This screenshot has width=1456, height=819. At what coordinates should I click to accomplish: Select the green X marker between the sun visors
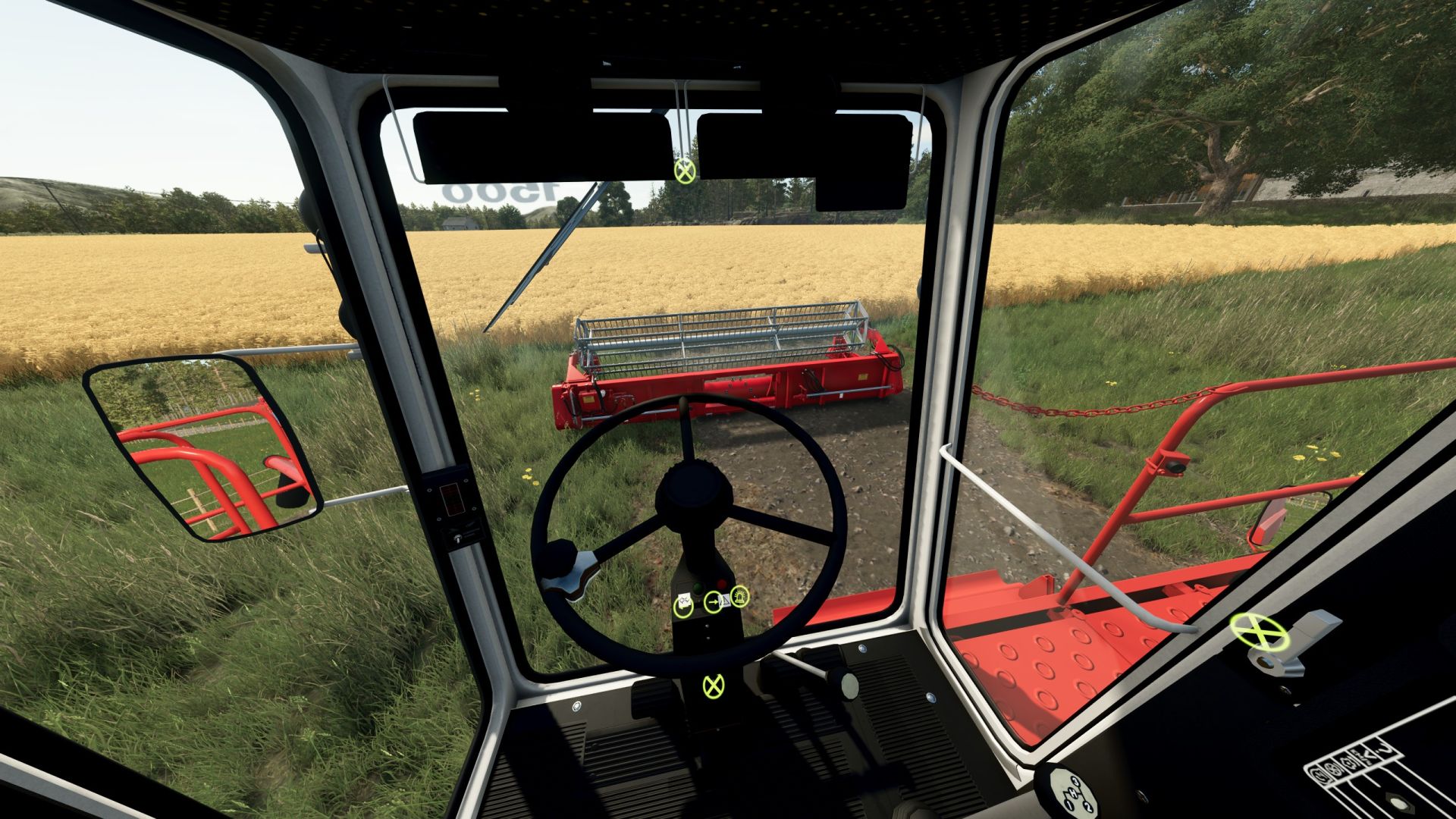pos(685,171)
